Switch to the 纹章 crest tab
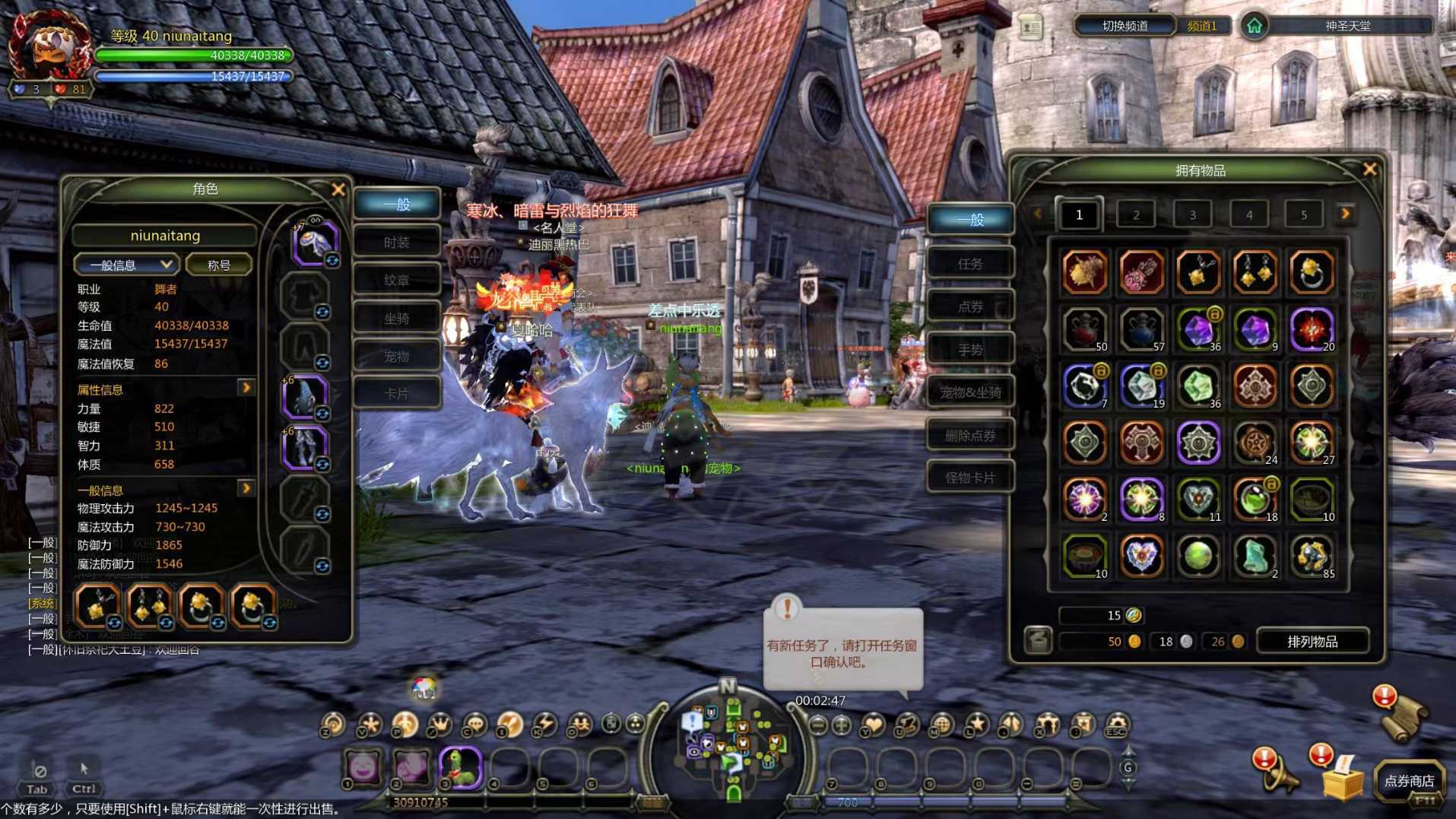Image resolution: width=1456 pixels, height=819 pixels. click(x=396, y=280)
